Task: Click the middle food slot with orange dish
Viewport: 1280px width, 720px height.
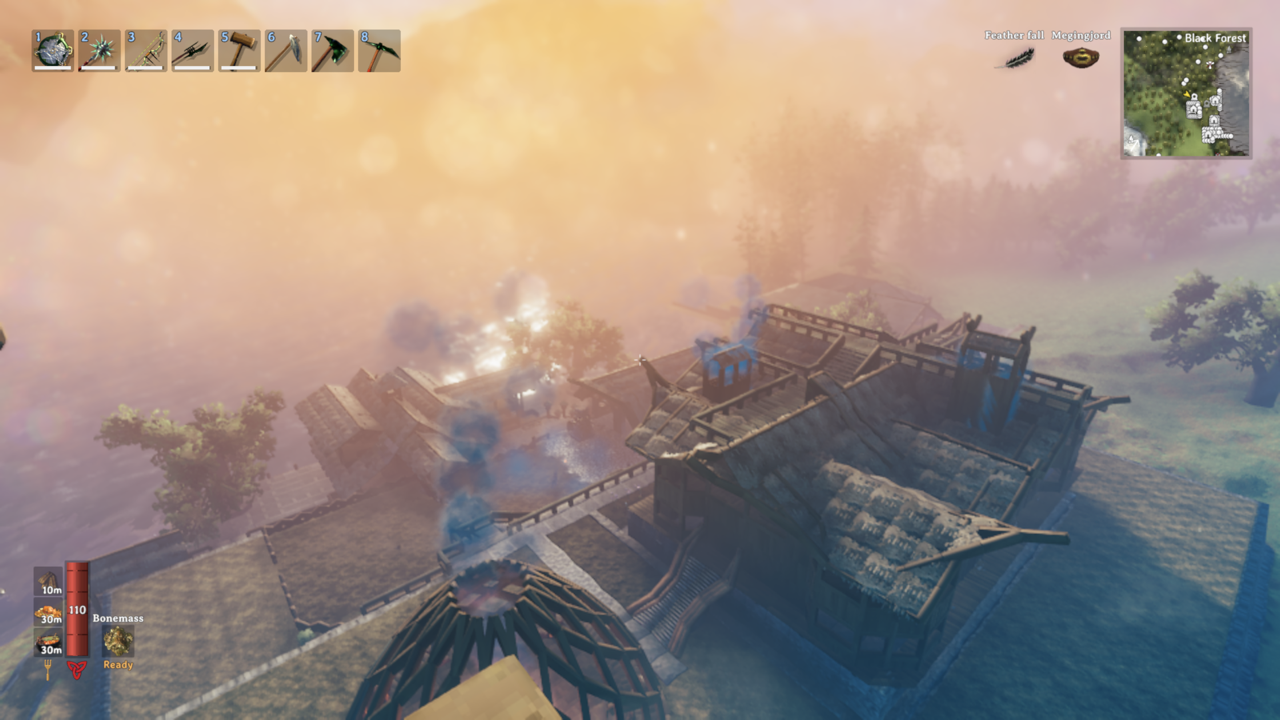Action: [x=48, y=613]
